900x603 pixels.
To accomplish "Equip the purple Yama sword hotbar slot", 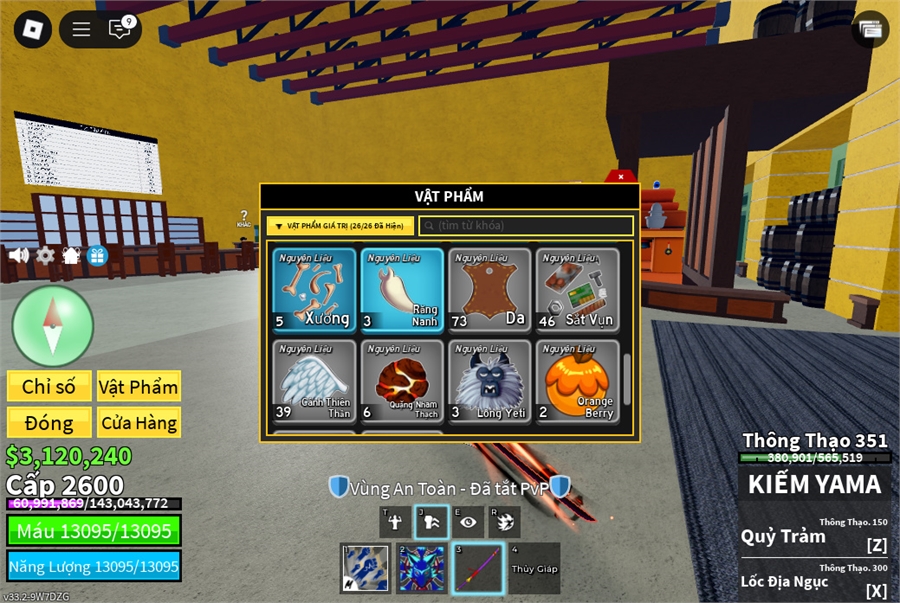I will [x=477, y=569].
